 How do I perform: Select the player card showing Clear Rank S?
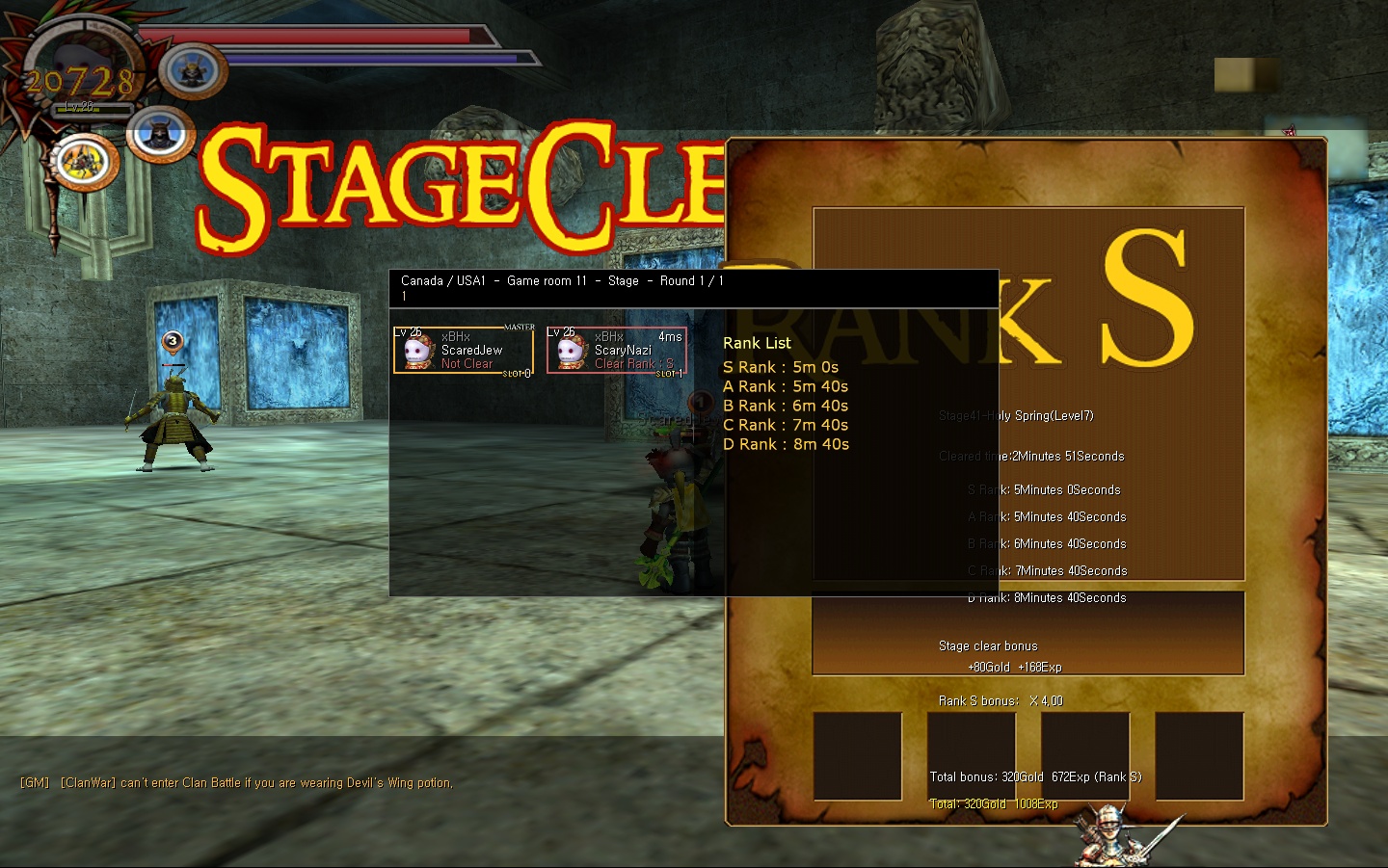[617, 350]
